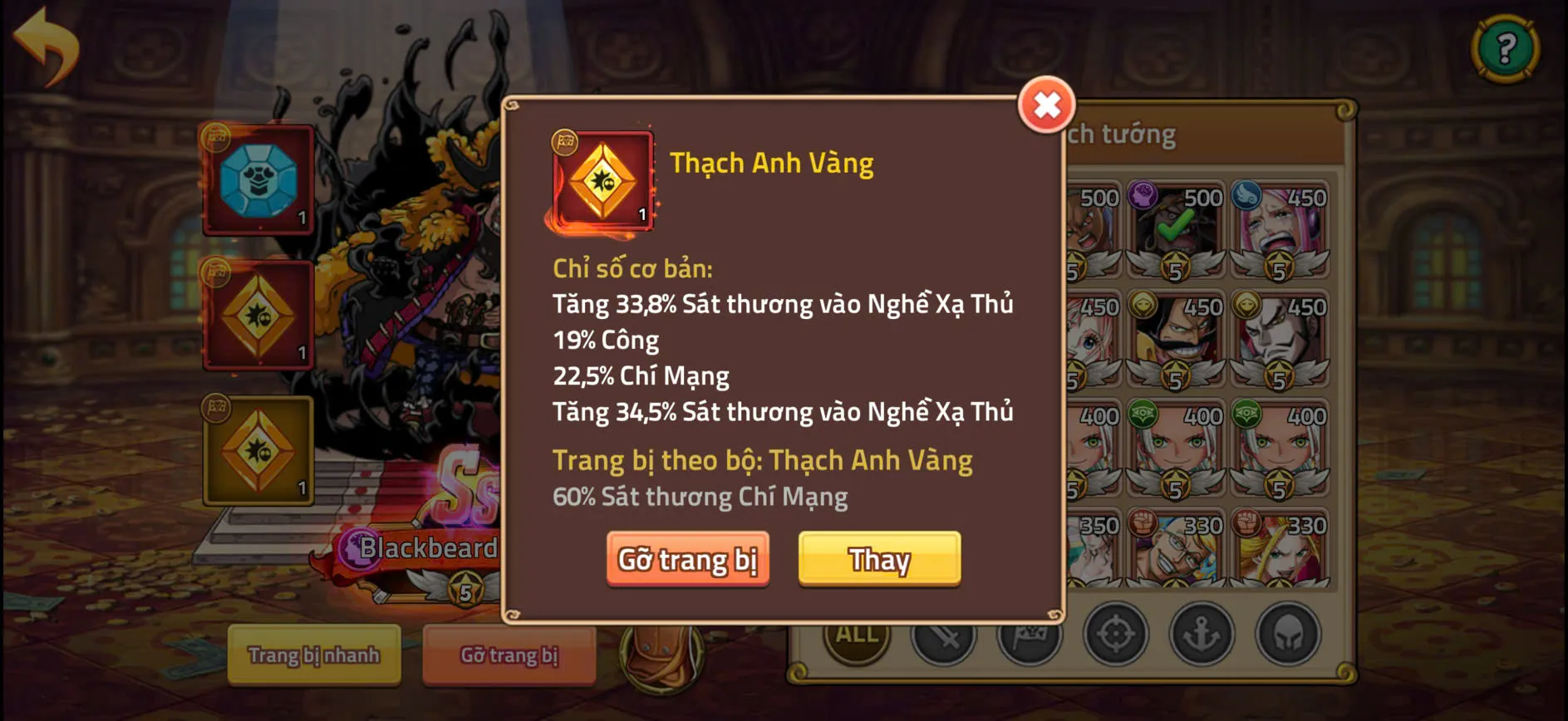Select the equipped second gem slot
The height and width of the screenshot is (721, 1568).
[258, 316]
